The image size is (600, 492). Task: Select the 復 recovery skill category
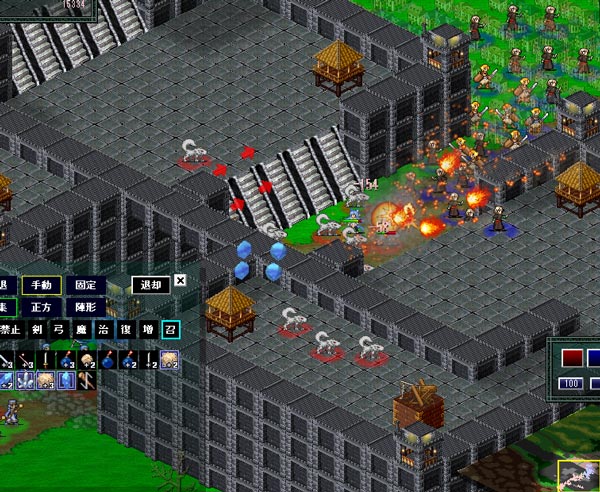125,331
